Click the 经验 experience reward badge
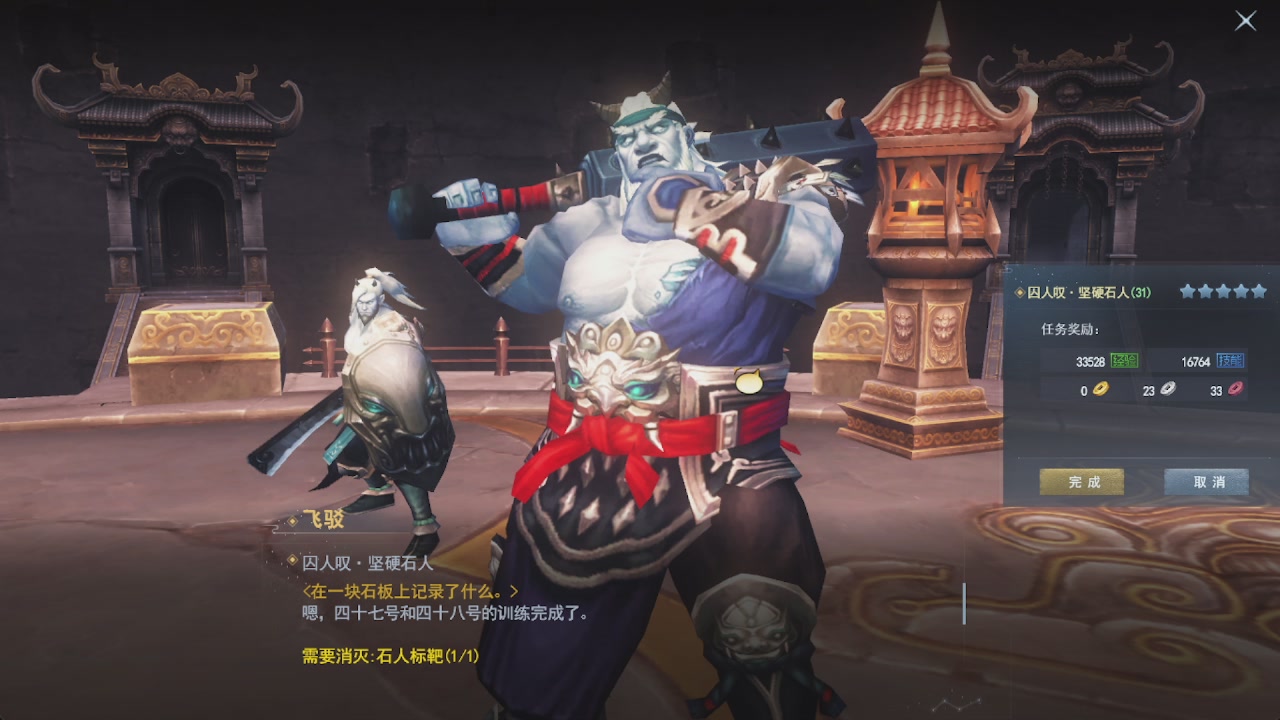This screenshot has width=1280, height=720. tap(1124, 360)
